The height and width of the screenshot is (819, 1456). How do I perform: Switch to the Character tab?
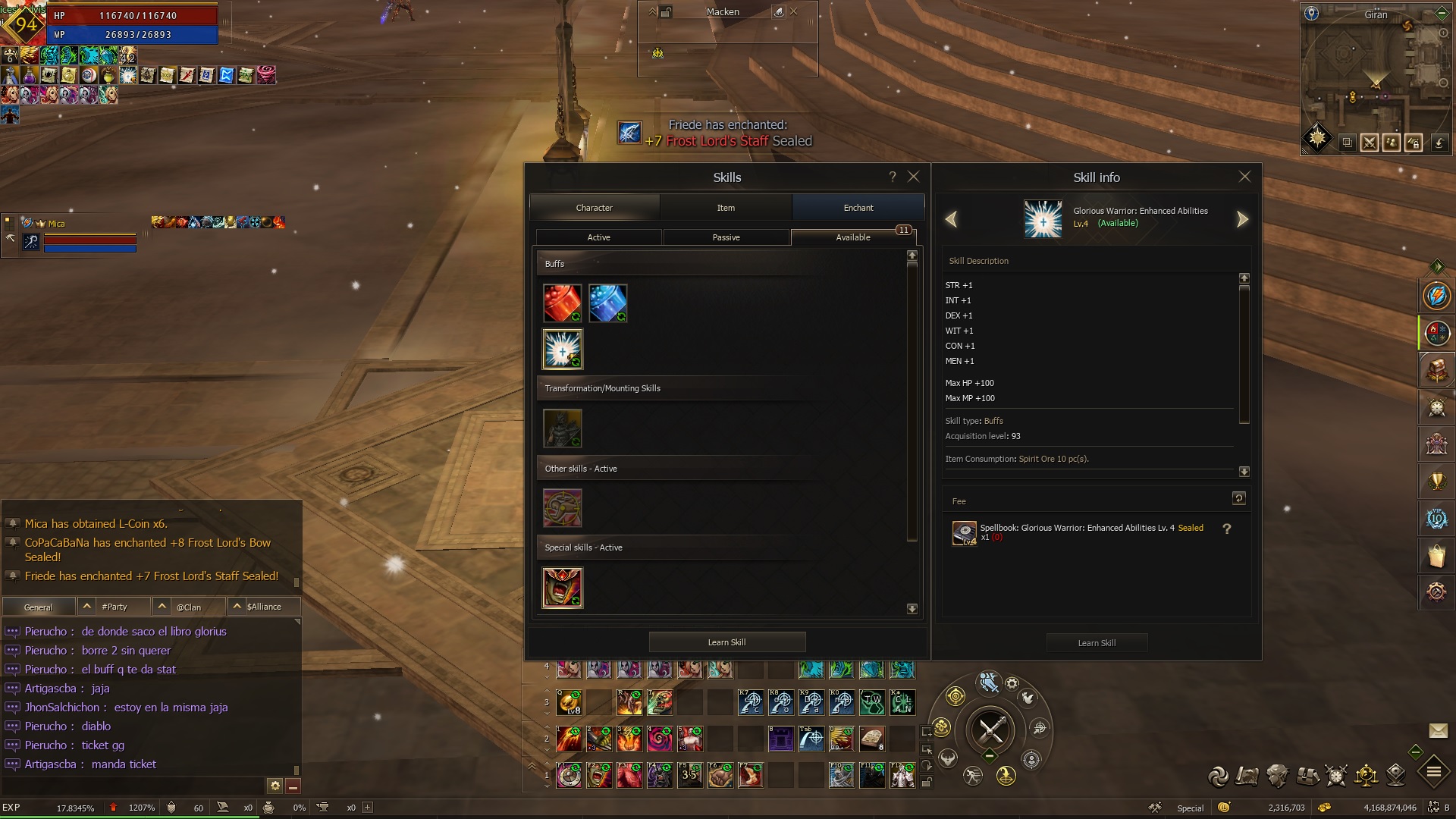coord(594,208)
